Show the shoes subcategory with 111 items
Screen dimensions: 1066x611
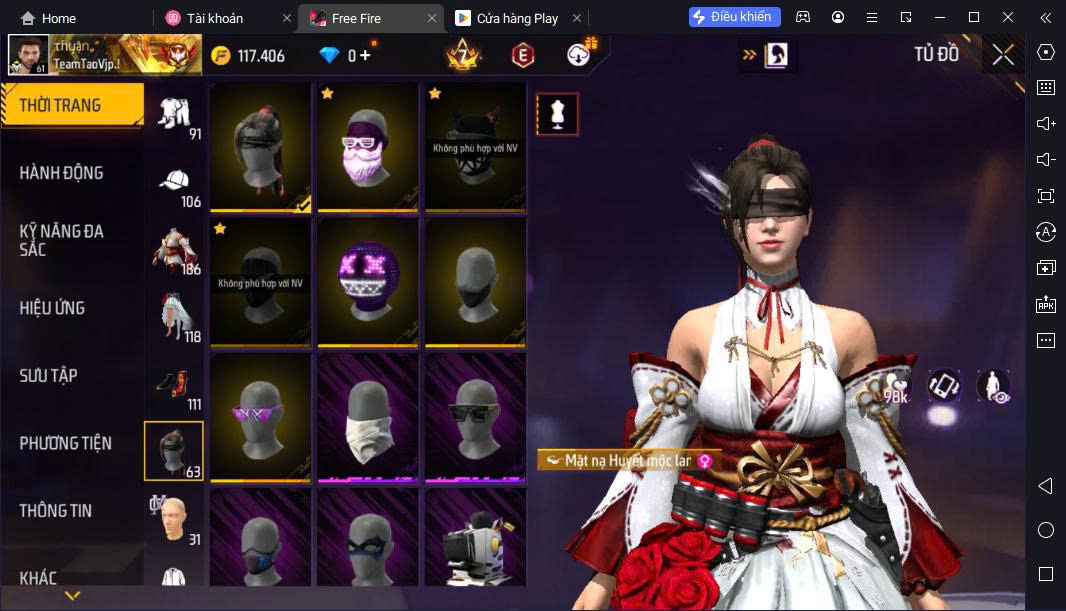pos(175,385)
